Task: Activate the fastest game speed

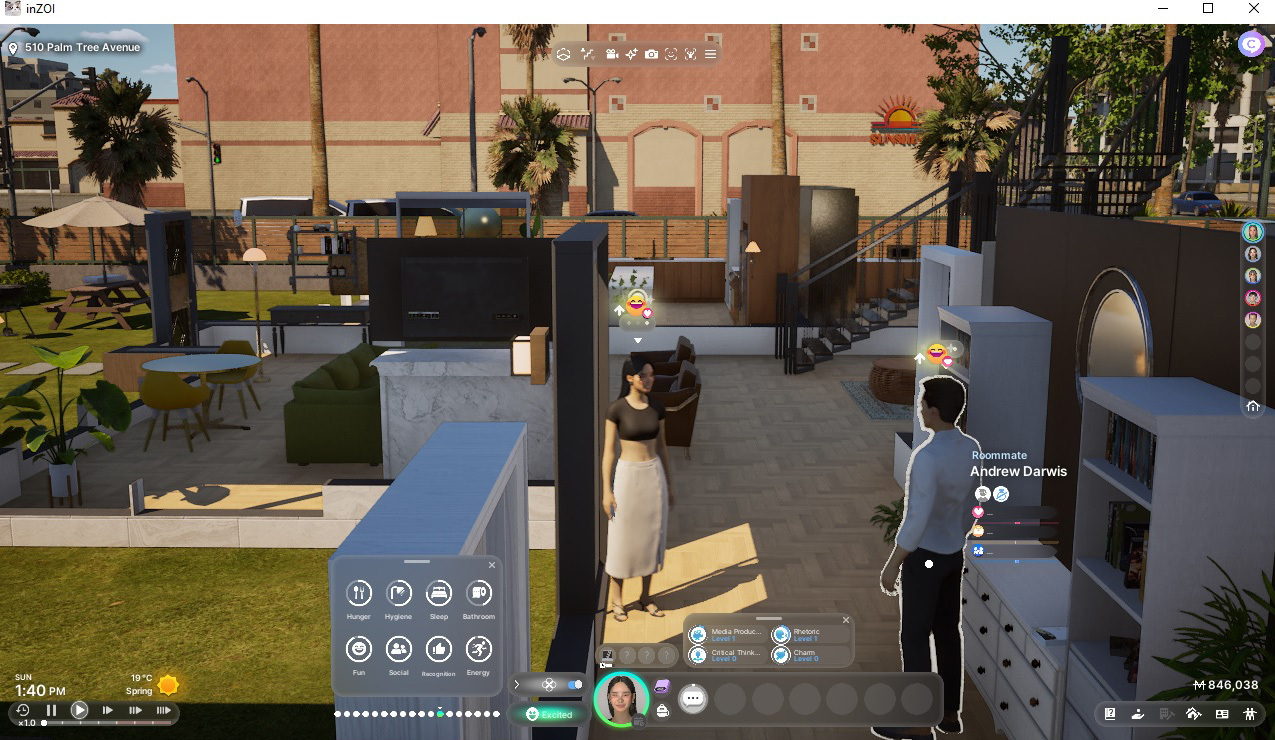Action: [x=163, y=711]
